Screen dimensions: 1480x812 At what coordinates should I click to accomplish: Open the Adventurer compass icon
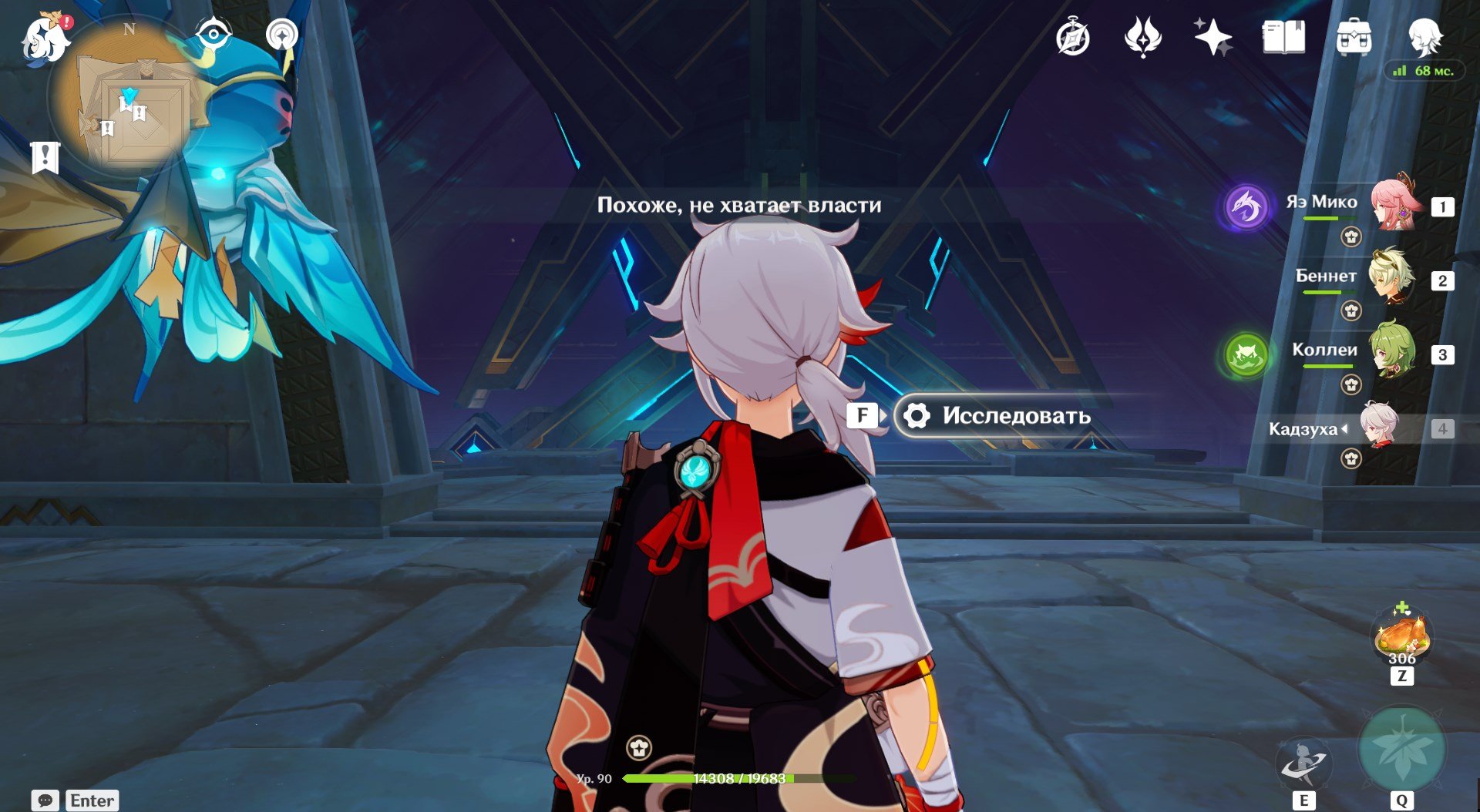pyautogui.click(x=1072, y=37)
